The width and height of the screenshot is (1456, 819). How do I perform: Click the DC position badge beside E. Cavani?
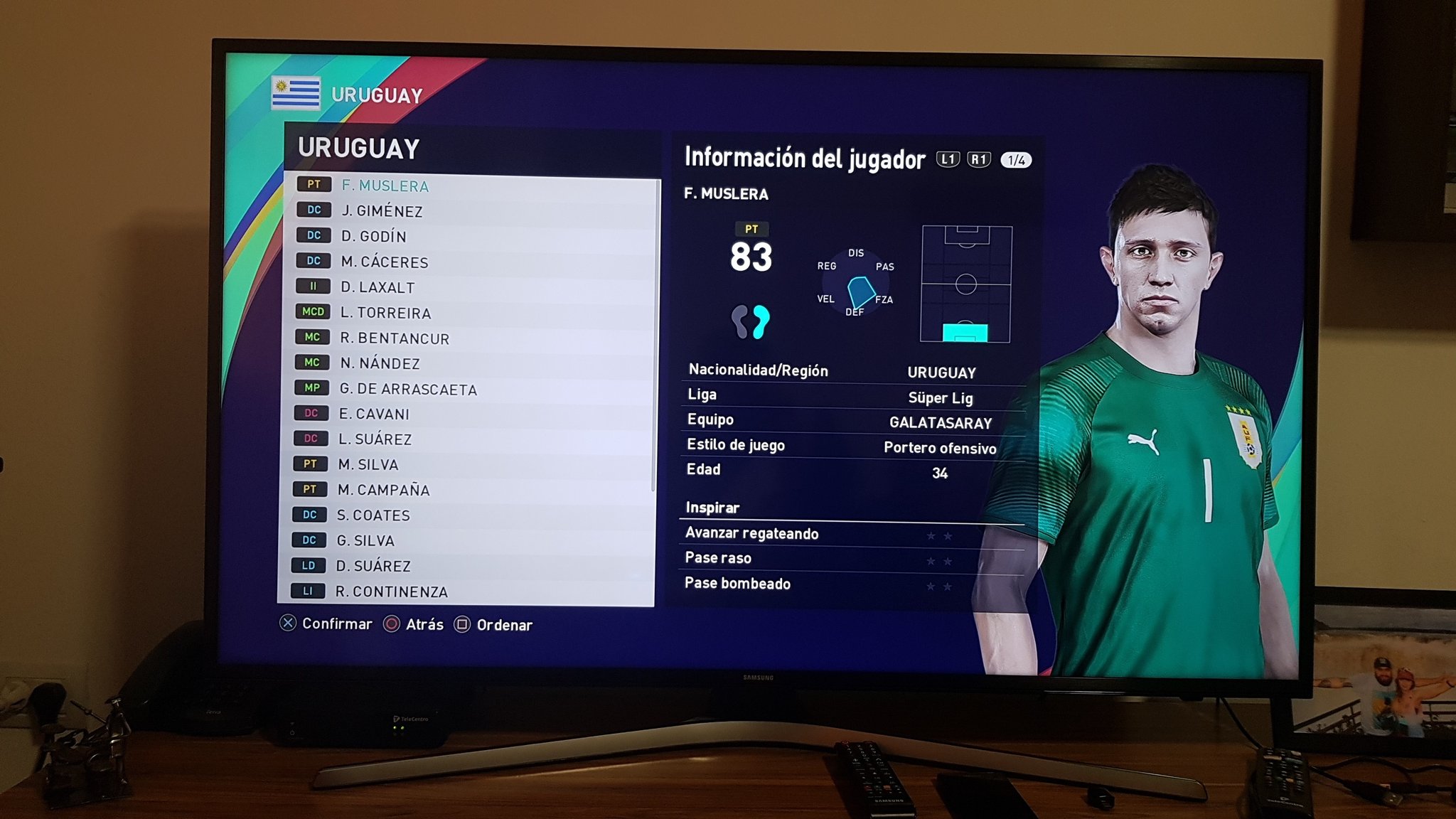tap(311, 414)
